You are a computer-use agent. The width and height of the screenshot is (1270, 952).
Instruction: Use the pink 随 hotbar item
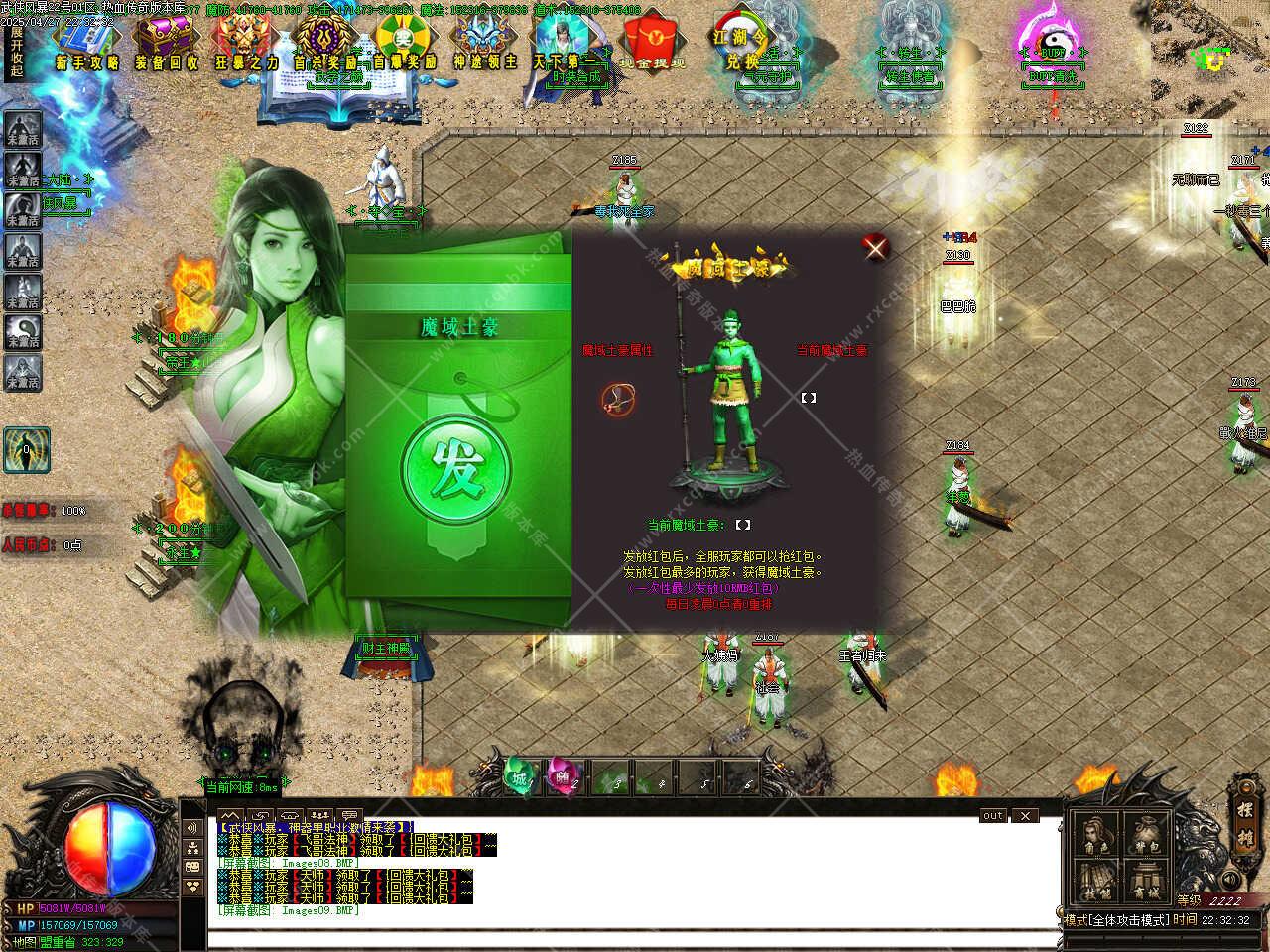(x=563, y=775)
